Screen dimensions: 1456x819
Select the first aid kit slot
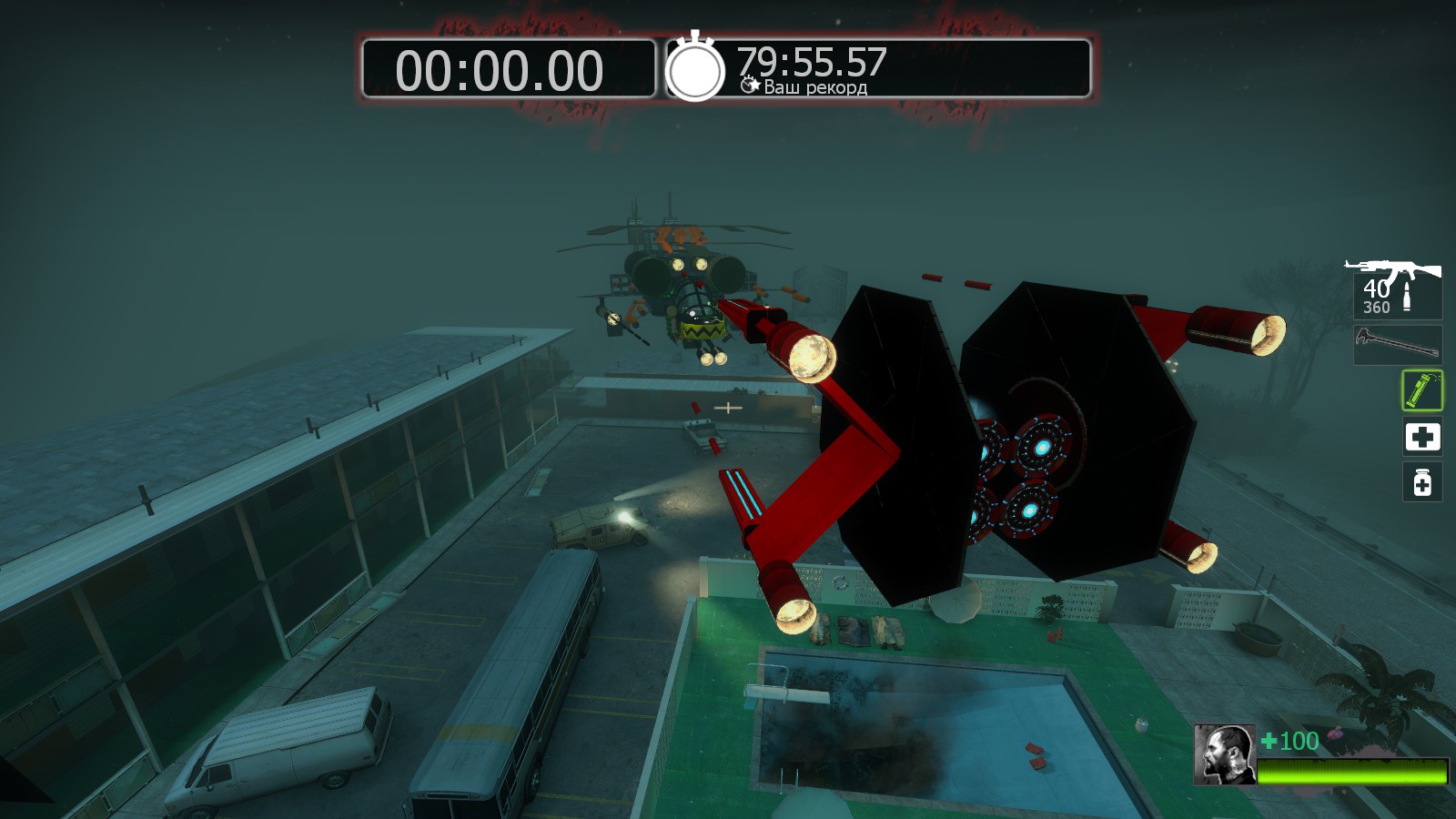click(x=1421, y=437)
